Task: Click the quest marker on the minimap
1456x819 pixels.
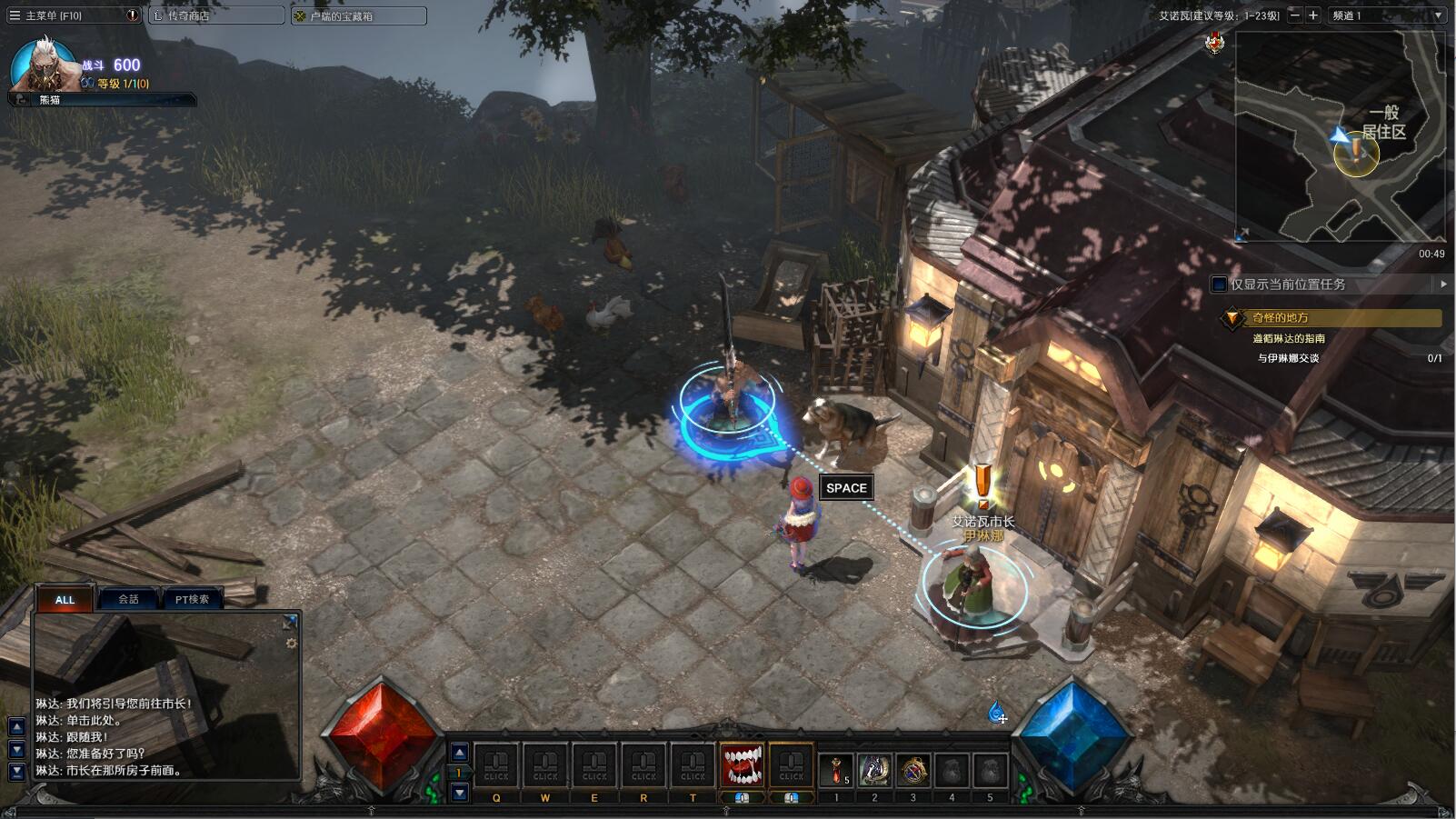Action: click(x=1356, y=151)
